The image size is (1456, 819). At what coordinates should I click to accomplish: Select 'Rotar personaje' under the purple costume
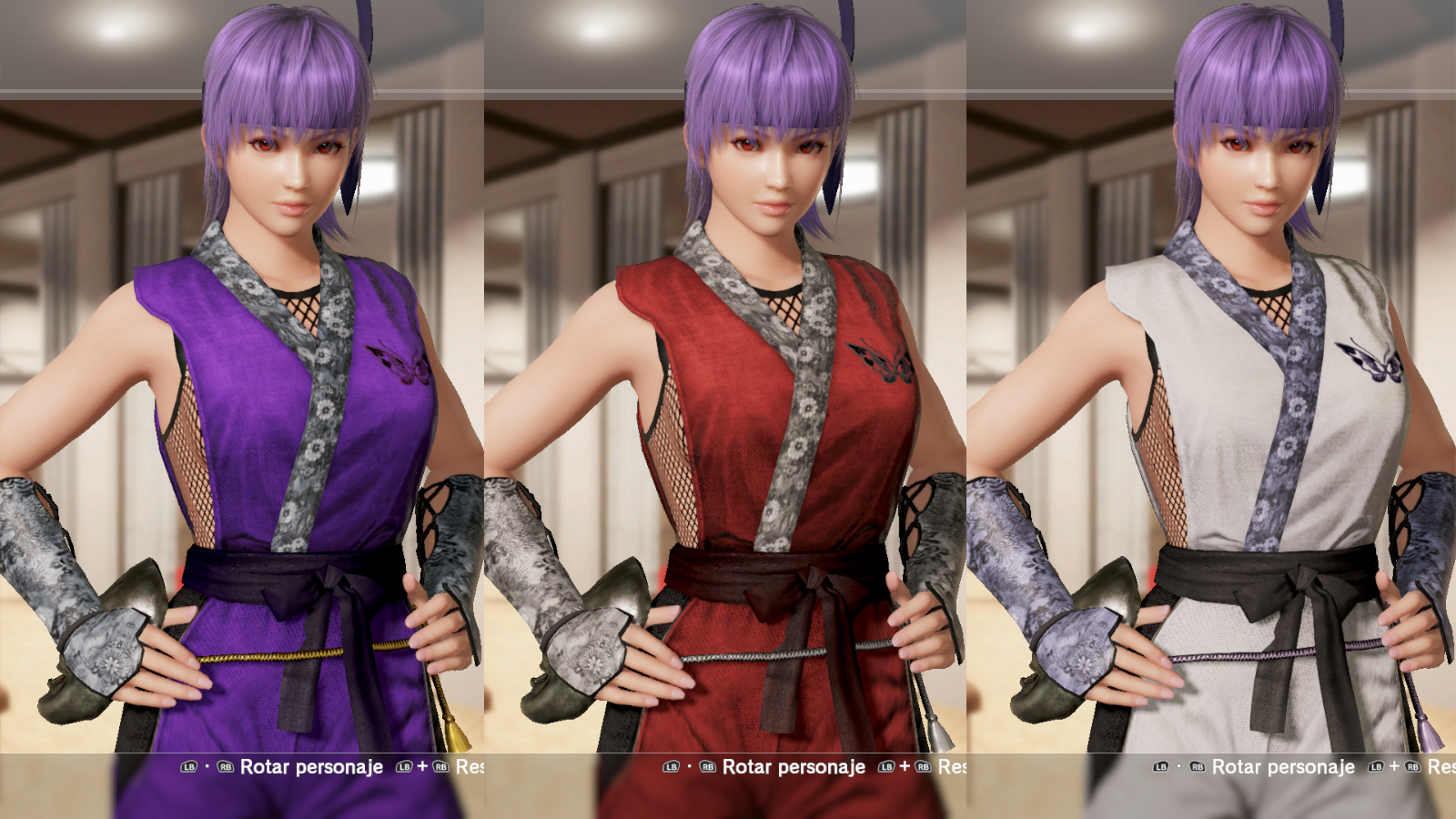[312, 767]
